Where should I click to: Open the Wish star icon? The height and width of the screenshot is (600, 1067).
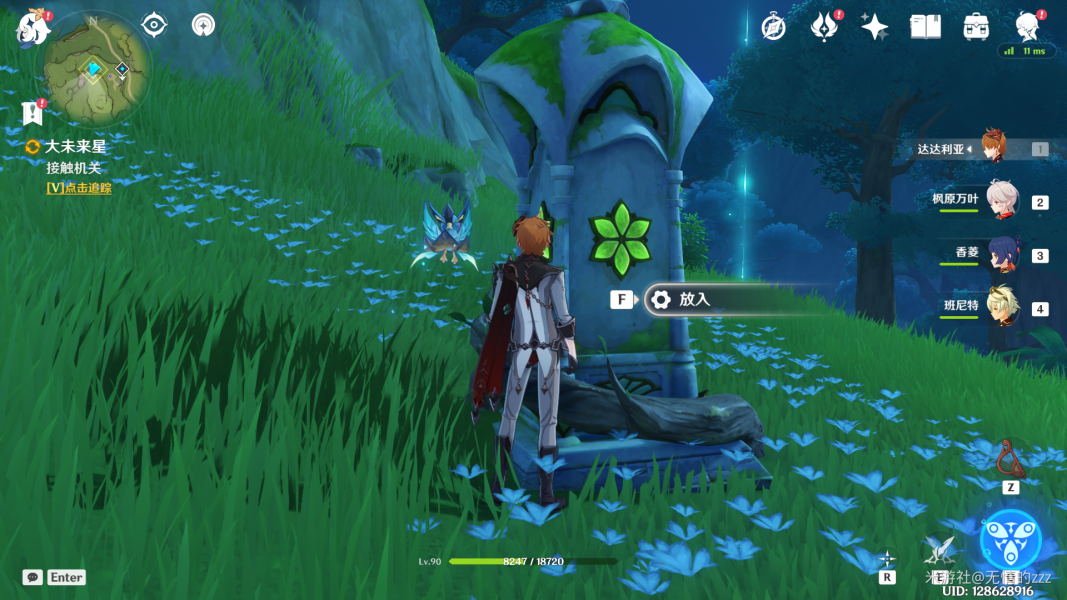point(874,27)
